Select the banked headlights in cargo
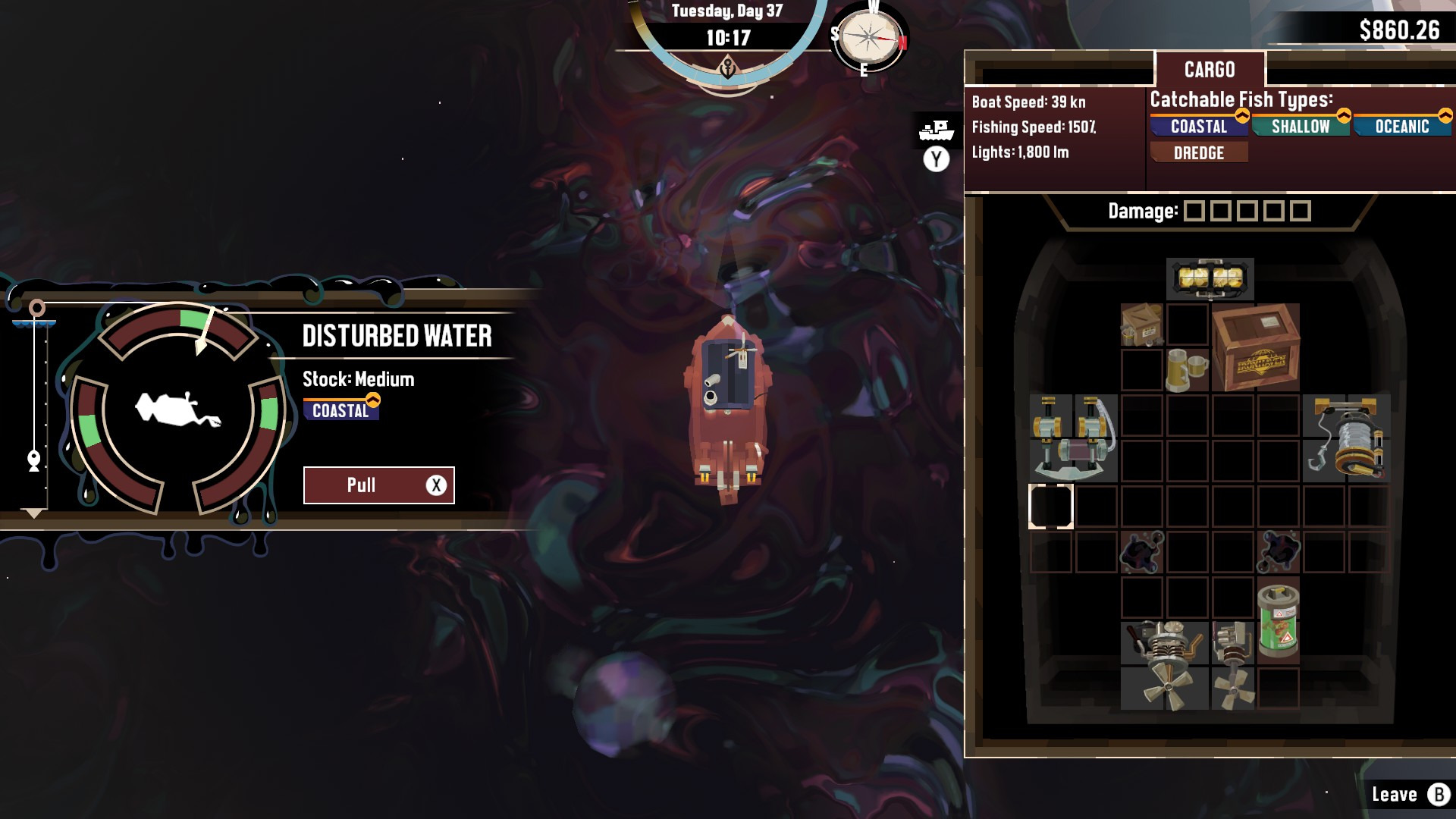The image size is (1456, 819). pos(1210,278)
